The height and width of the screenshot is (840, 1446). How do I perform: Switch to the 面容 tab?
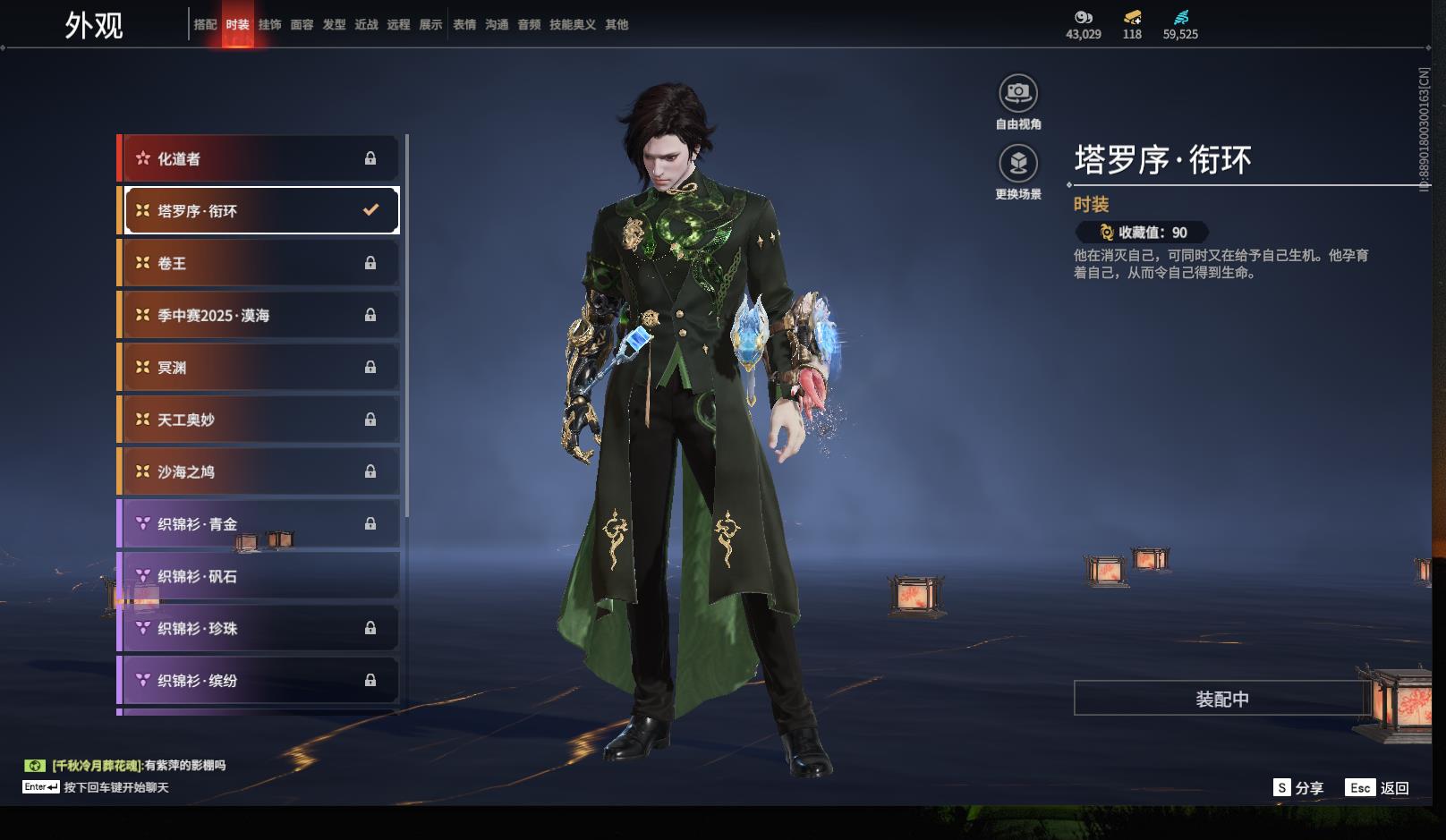[x=302, y=25]
